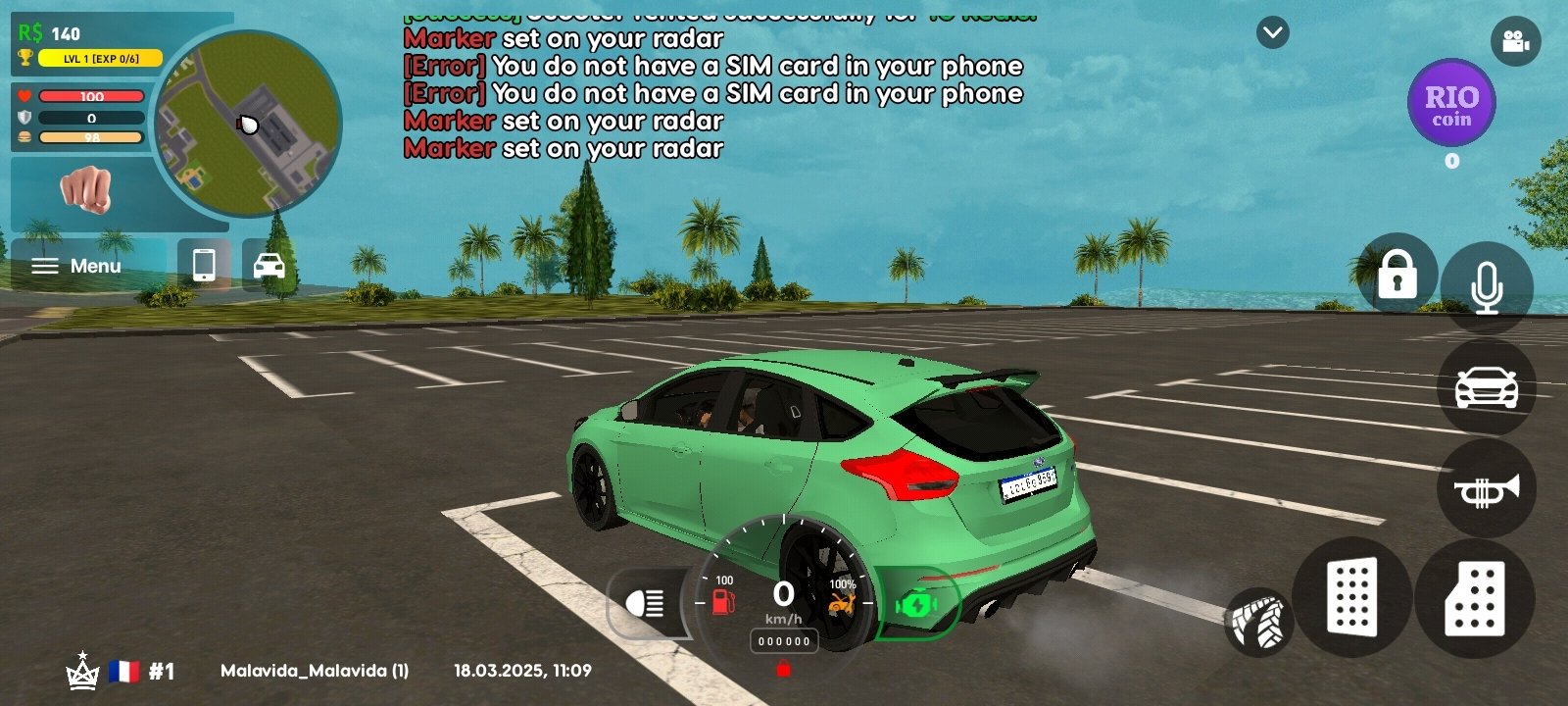Open the RIO coin shop
The width and height of the screenshot is (1568, 706).
pos(1451,104)
